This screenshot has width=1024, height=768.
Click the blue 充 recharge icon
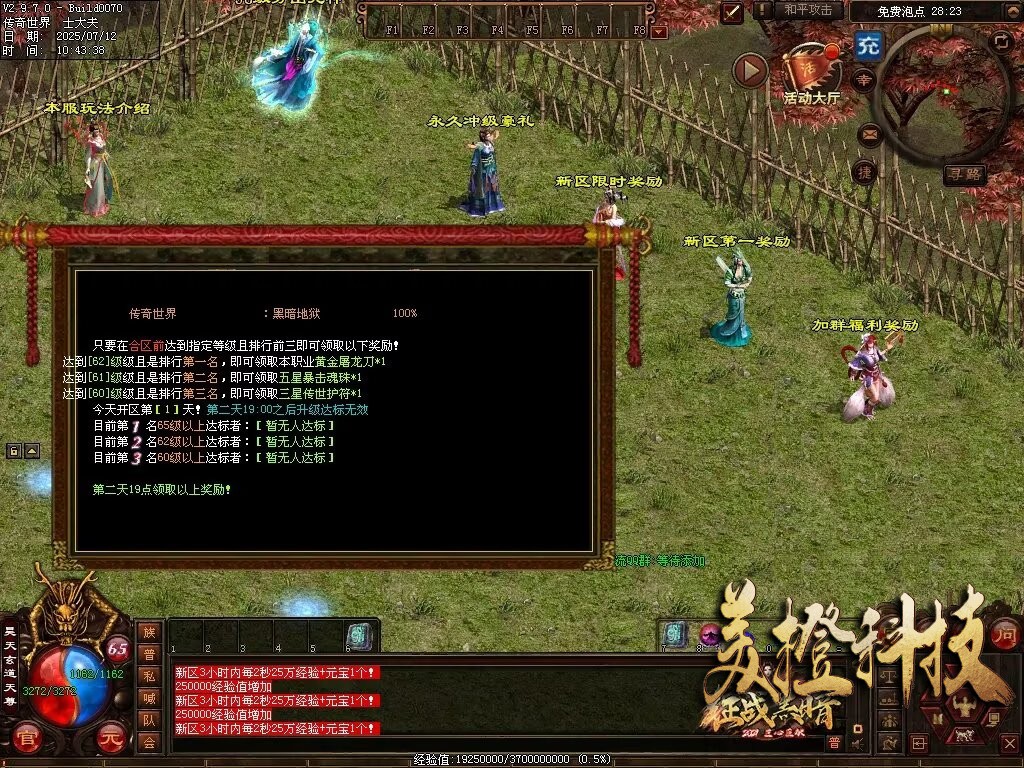click(x=869, y=46)
